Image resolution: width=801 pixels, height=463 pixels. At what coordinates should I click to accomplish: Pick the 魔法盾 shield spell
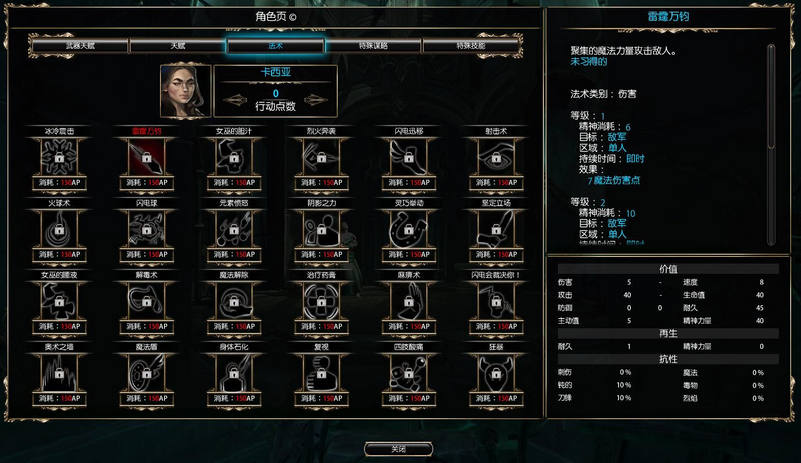[x=146, y=373]
